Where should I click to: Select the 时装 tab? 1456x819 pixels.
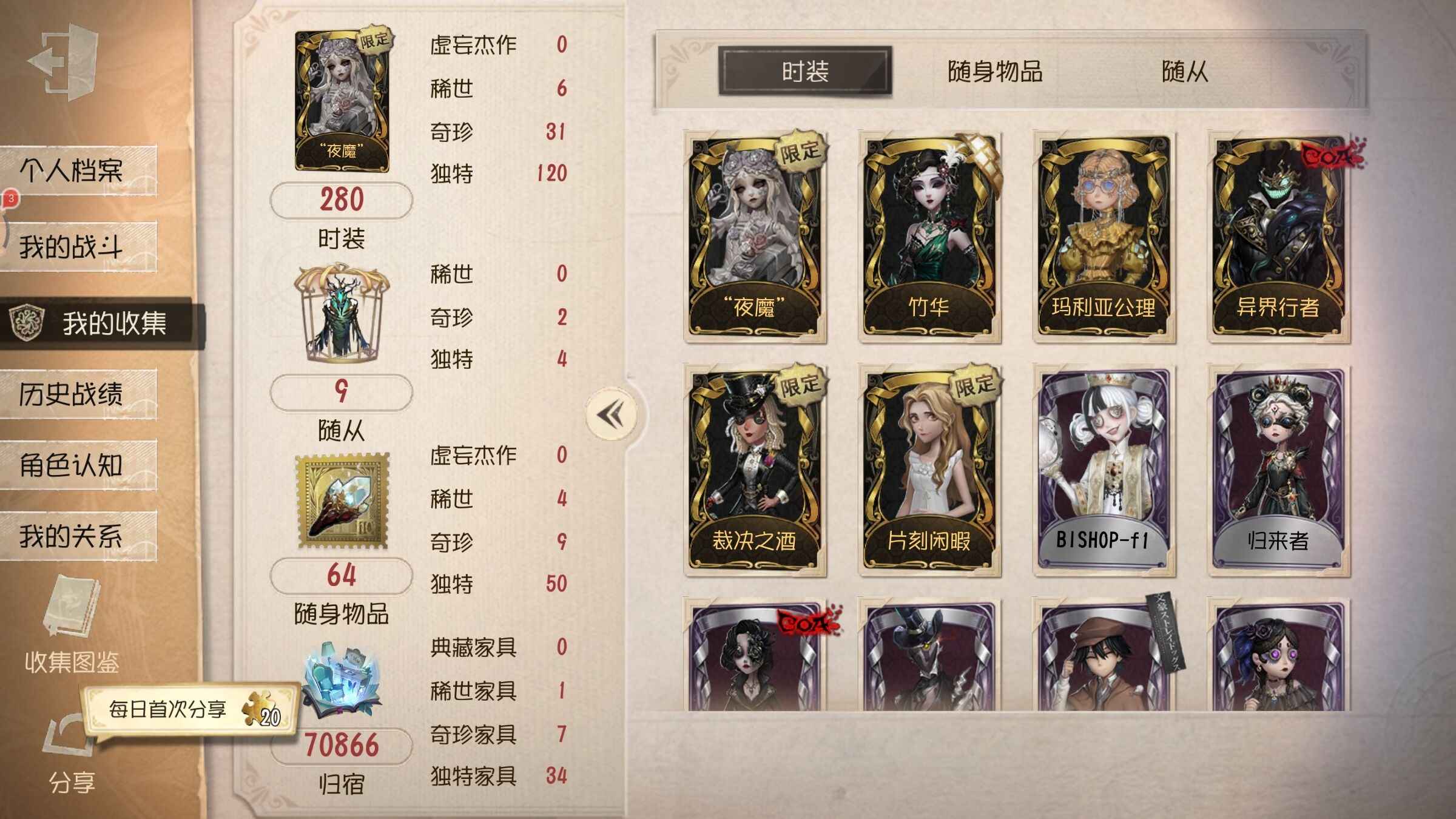805,72
